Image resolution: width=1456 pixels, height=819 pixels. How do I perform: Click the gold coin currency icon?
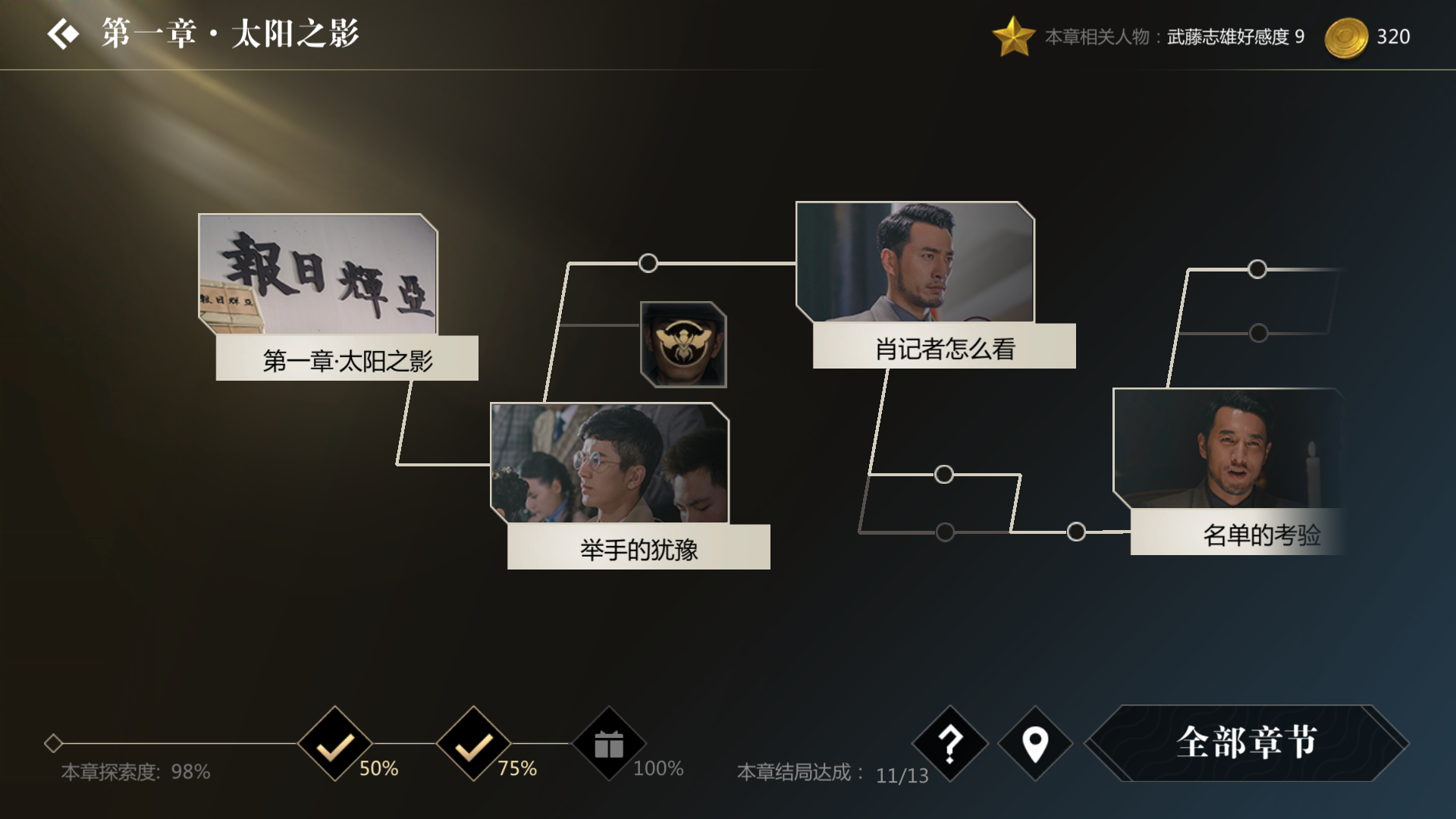tap(1346, 35)
